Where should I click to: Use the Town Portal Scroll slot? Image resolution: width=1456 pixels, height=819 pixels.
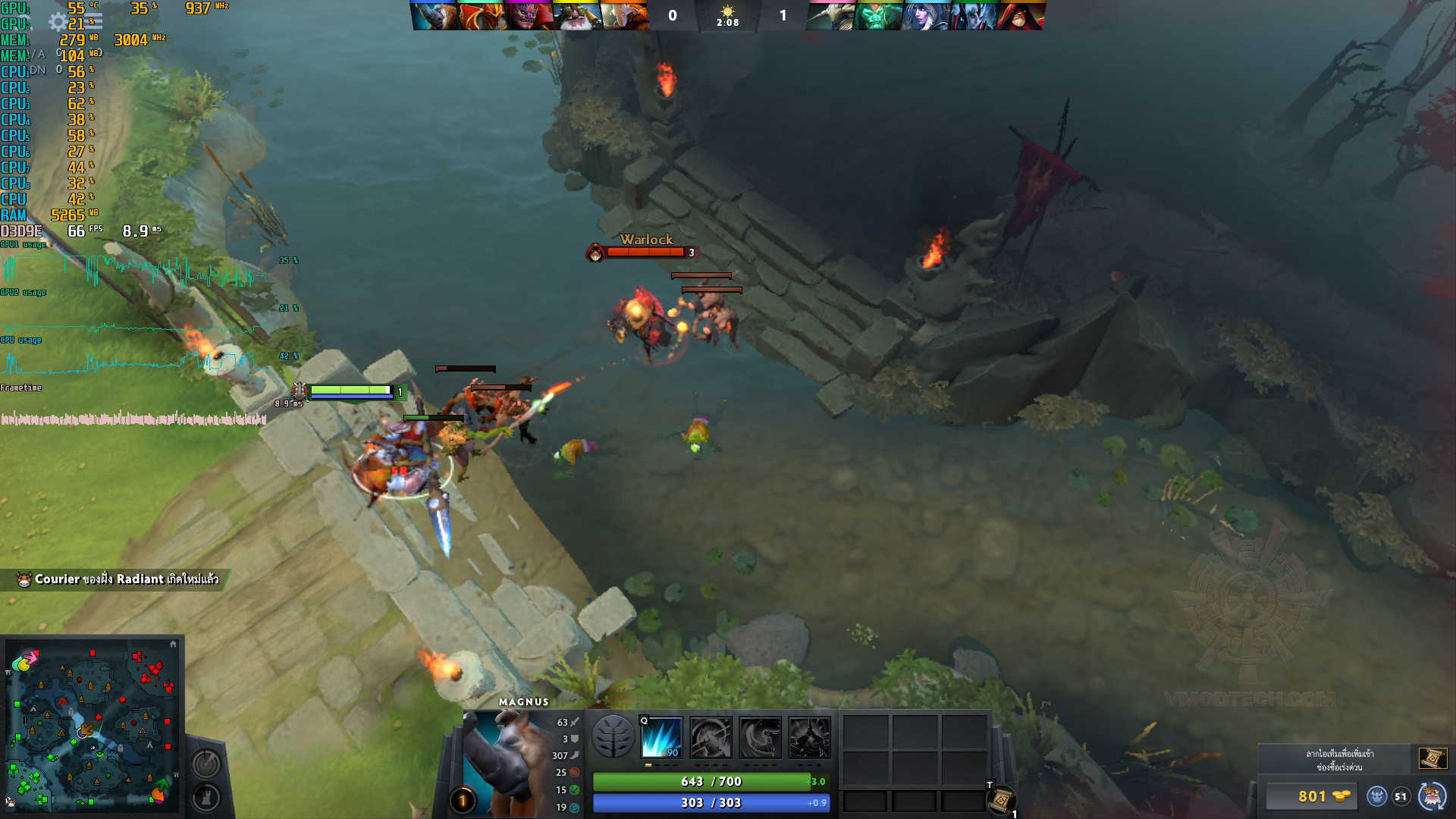1001,799
